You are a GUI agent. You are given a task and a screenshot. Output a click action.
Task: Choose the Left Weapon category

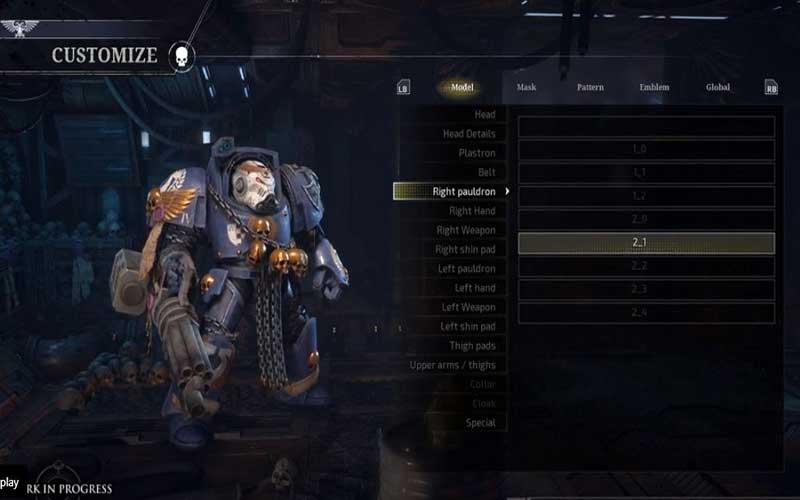point(468,307)
